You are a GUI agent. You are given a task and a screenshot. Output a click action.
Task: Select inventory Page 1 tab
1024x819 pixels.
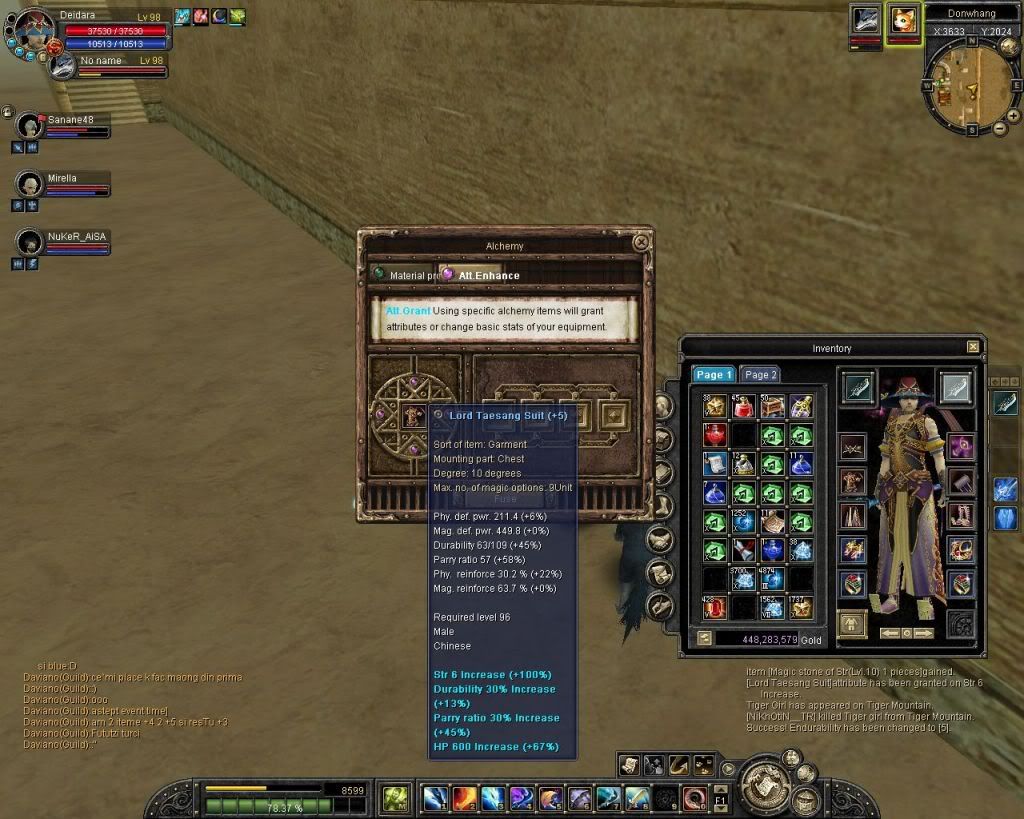coord(714,375)
